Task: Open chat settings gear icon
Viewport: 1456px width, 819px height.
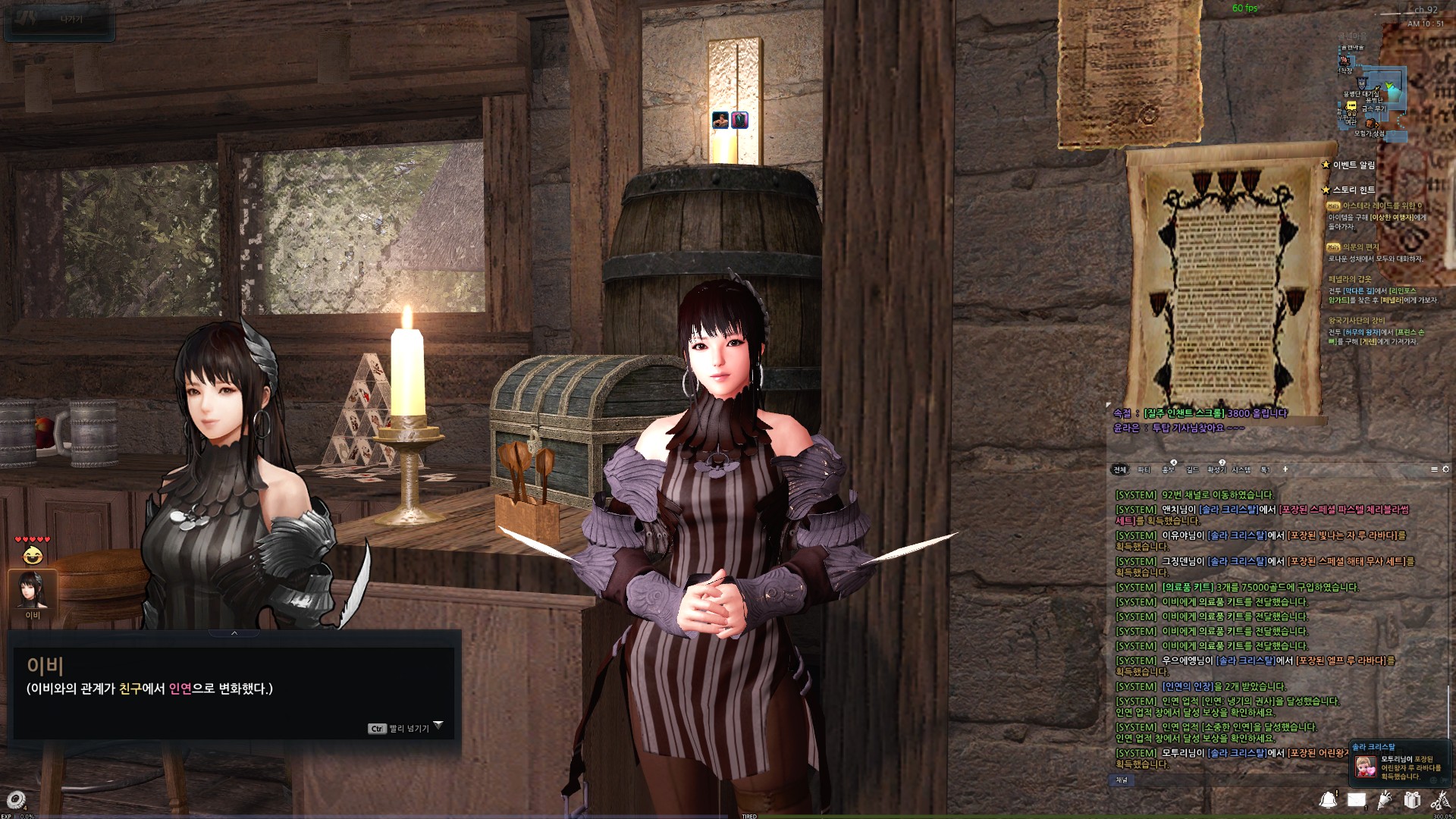Action: coord(1445,470)
